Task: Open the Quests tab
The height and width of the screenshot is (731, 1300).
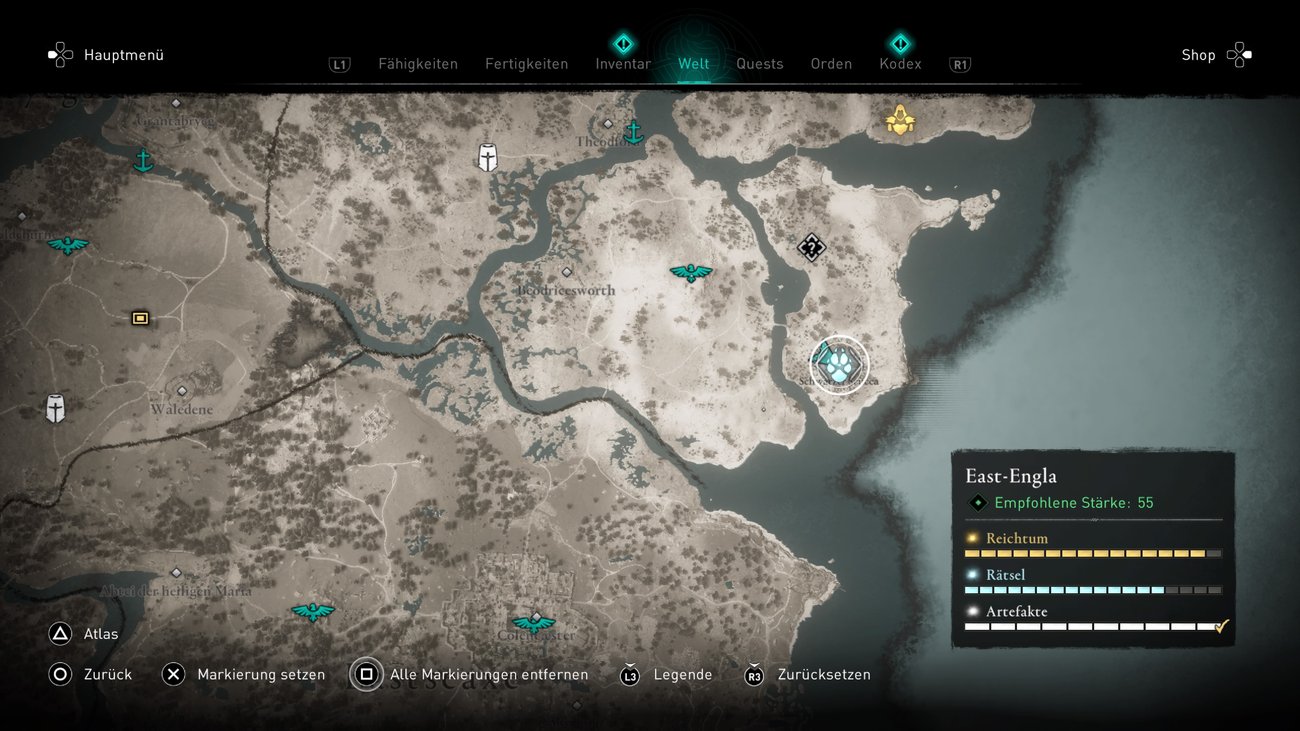Action: 759,64
